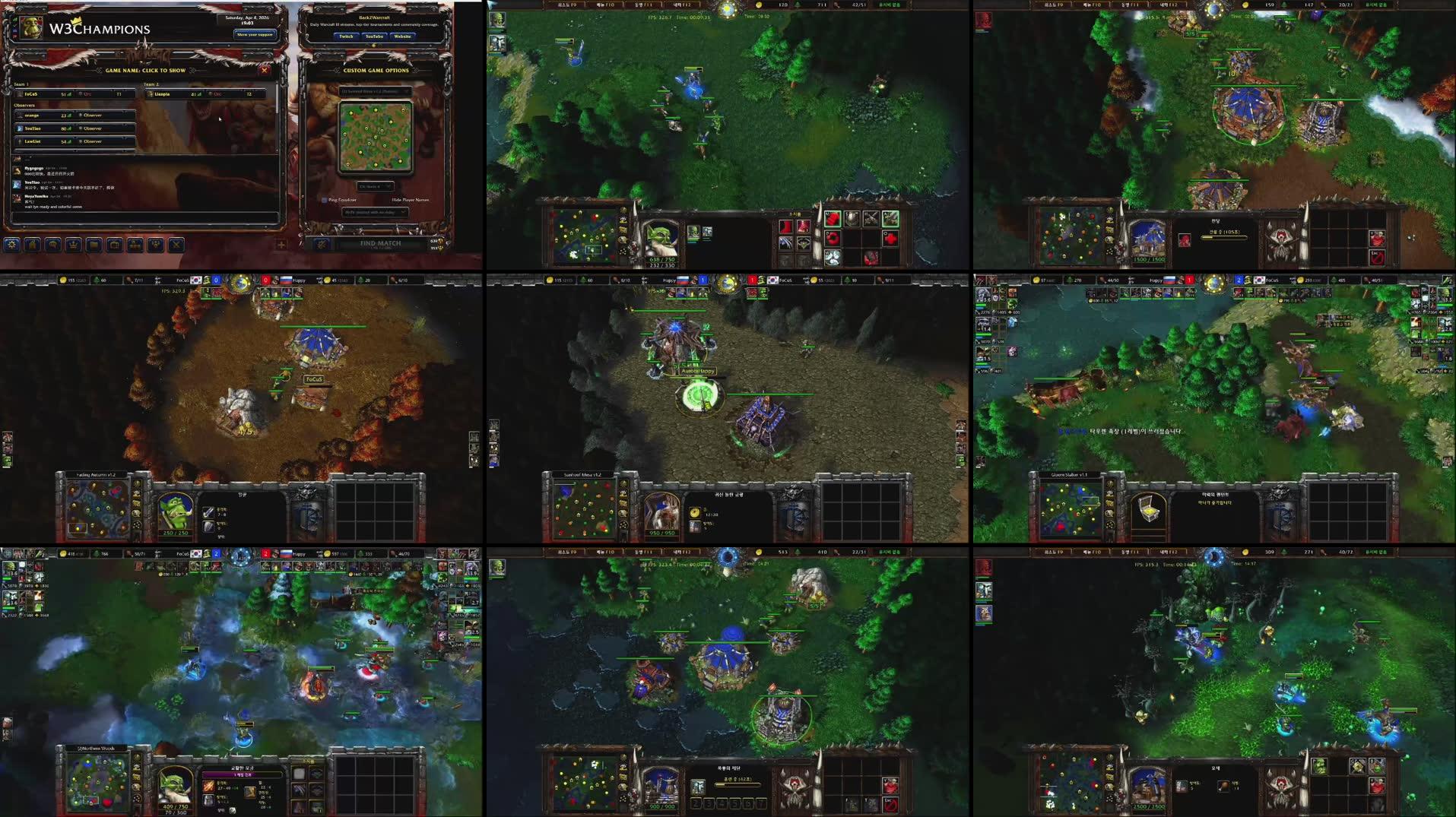Expand the skin selection dropdown below the map preview
Screen dimensions: 1456x817
pyautogui.click(x=376, y=186)
